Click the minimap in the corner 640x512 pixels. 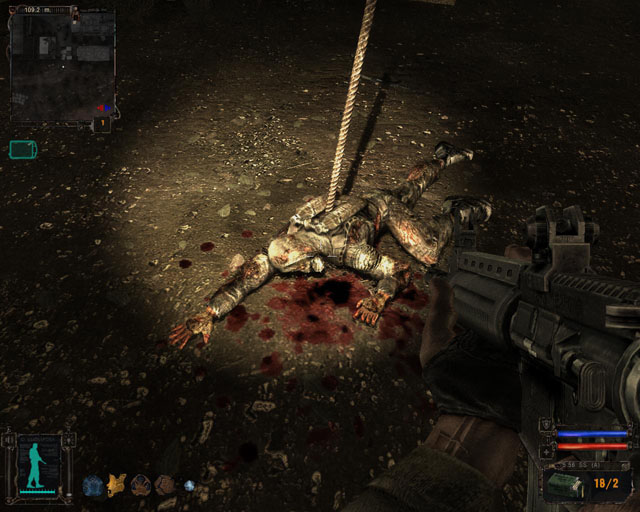coord(62,64)
